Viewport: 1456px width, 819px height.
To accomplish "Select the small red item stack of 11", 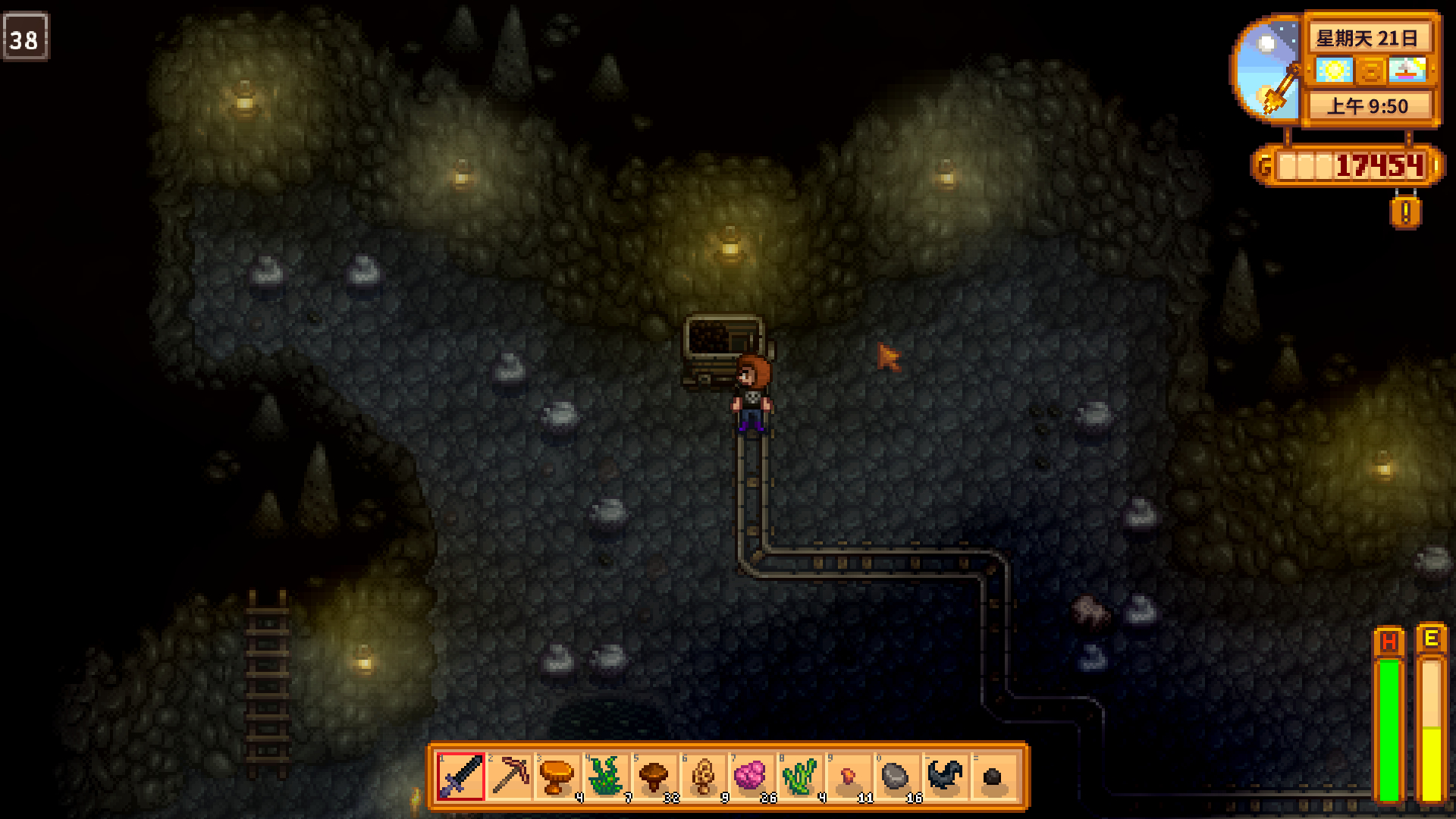I will point(849,777).
